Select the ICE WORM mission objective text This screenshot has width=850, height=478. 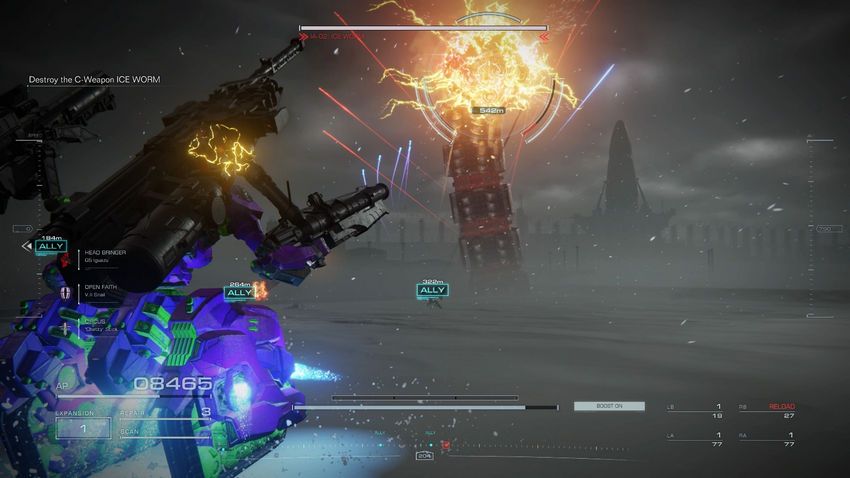pos(93,80)
